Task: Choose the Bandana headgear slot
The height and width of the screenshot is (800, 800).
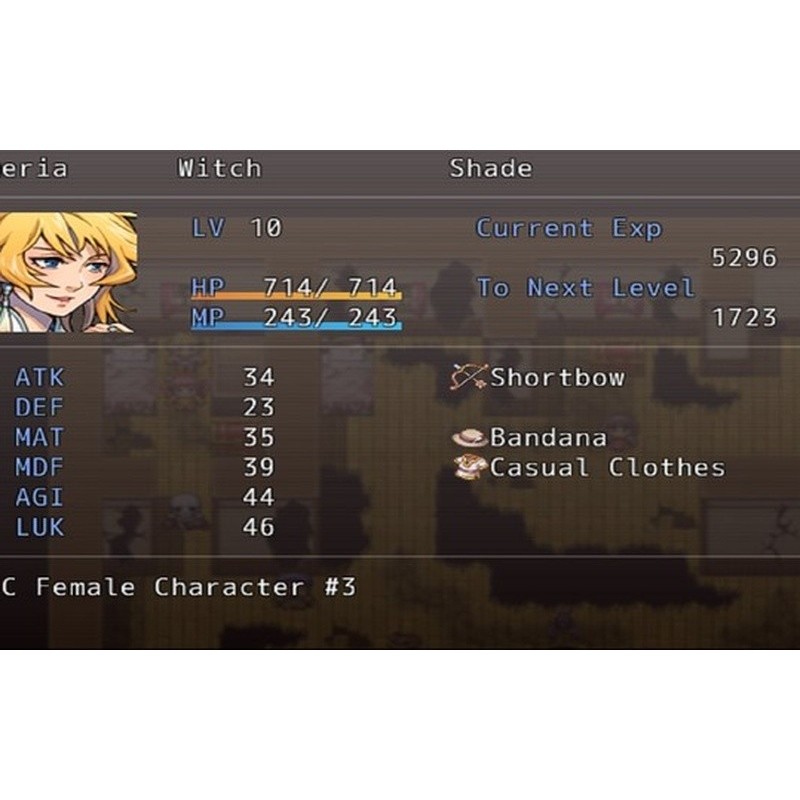Action: pyautogui.click(x=531, y=438)
